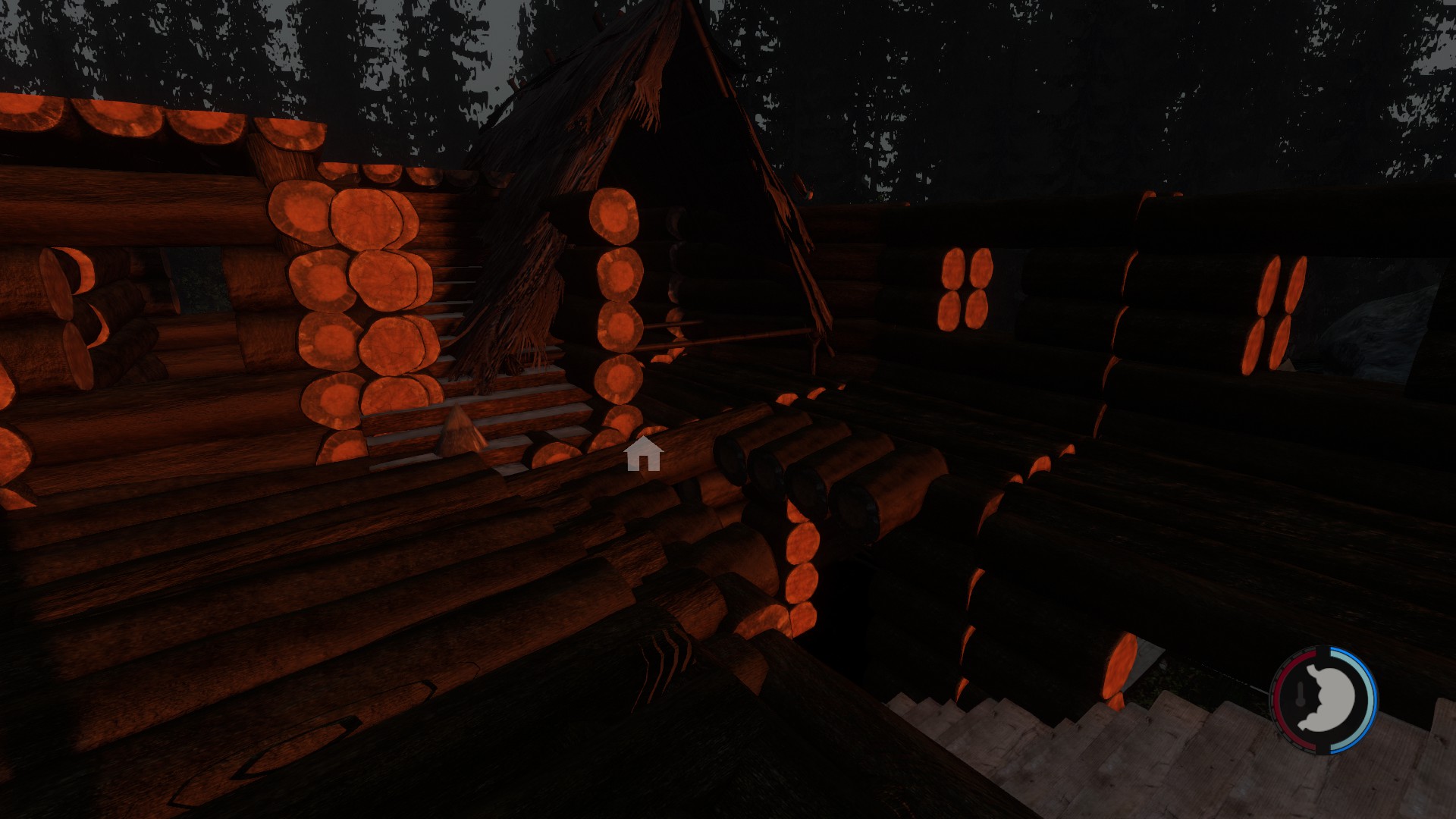Click the home shelter marker icon
The height and width of the screenshot is (819, 1456).
click(643, 454)
